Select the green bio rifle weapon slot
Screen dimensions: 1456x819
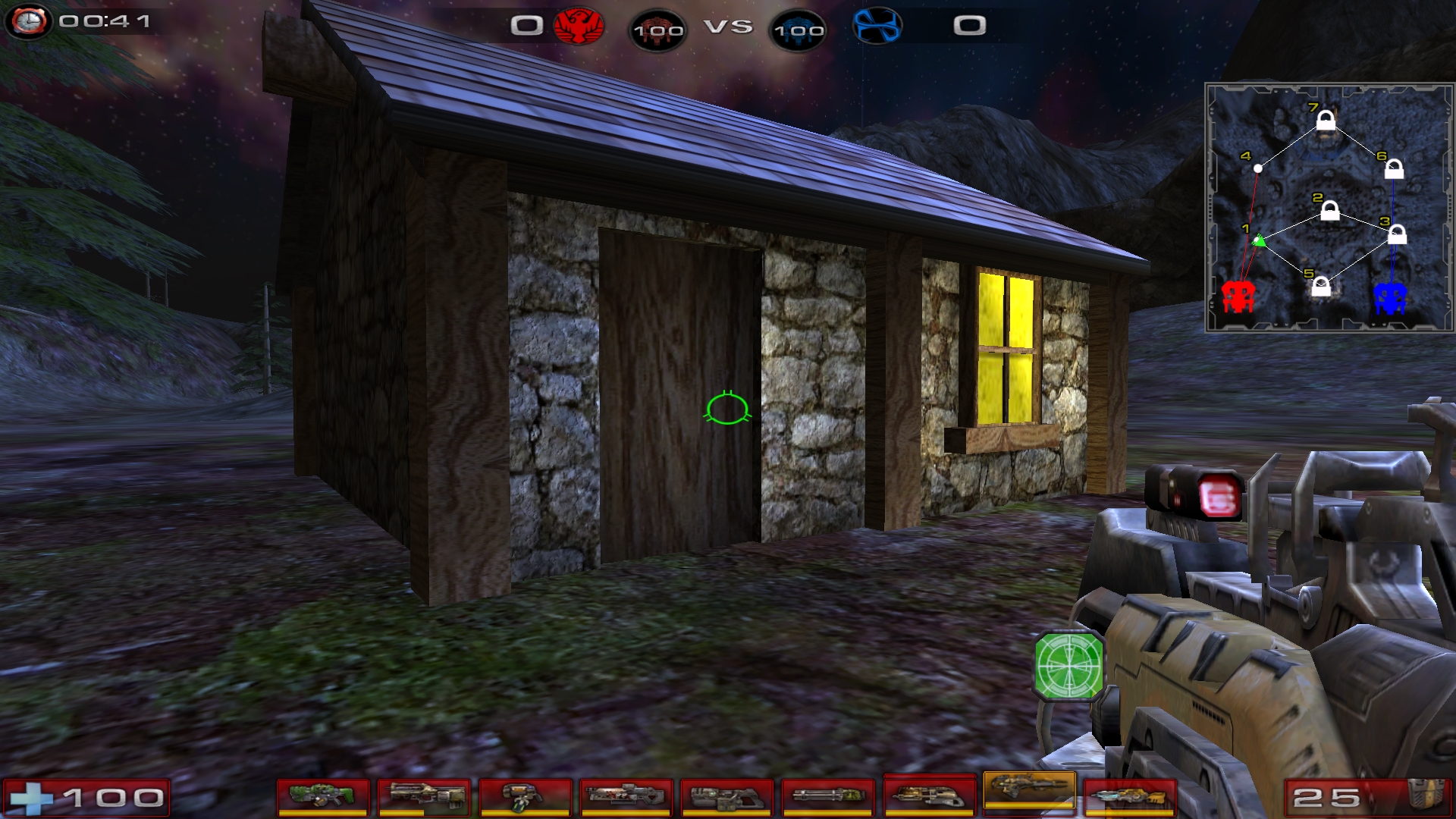point(323,797)
